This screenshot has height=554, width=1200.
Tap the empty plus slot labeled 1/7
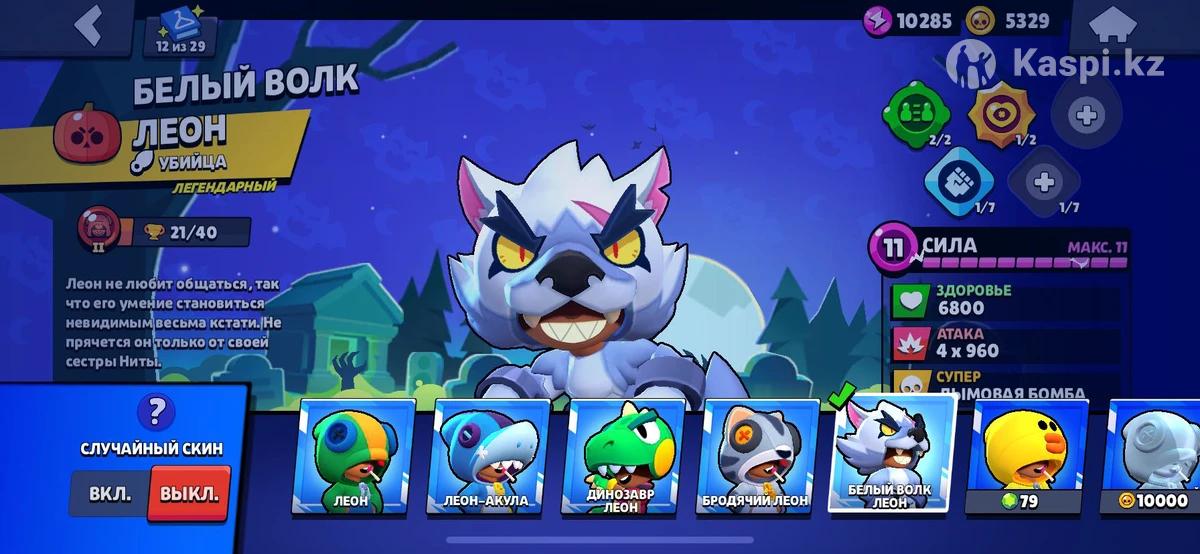(1043, 182)
